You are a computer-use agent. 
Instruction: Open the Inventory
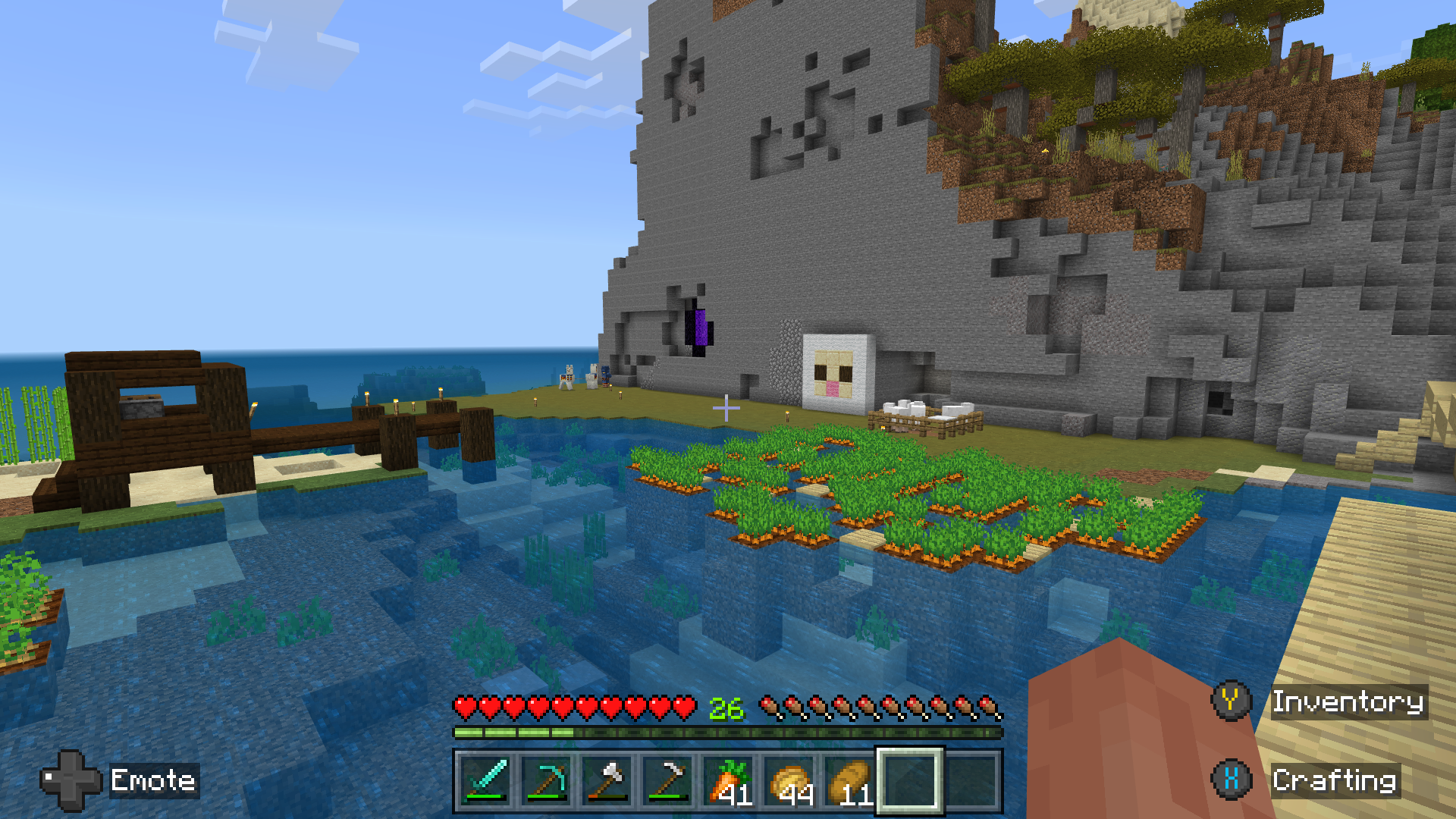click(1349, 701)
